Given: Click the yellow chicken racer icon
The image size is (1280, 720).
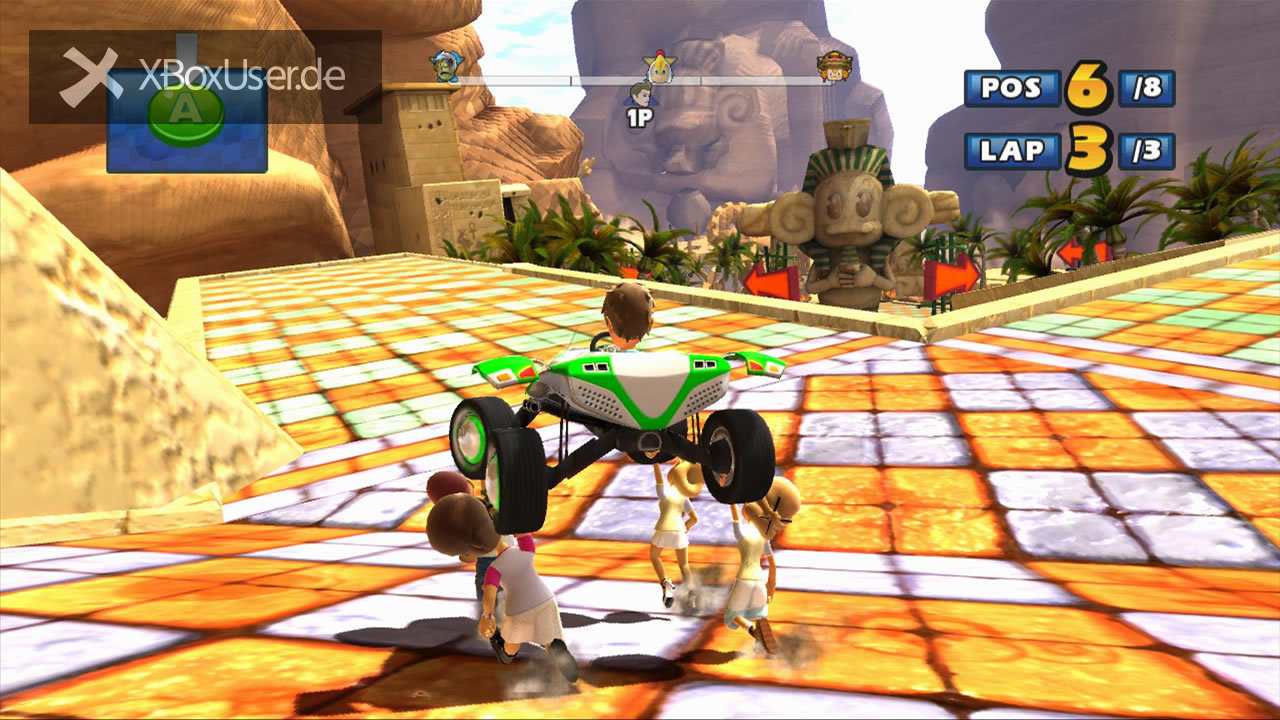Looking at the screenshot, I should 659,67.
